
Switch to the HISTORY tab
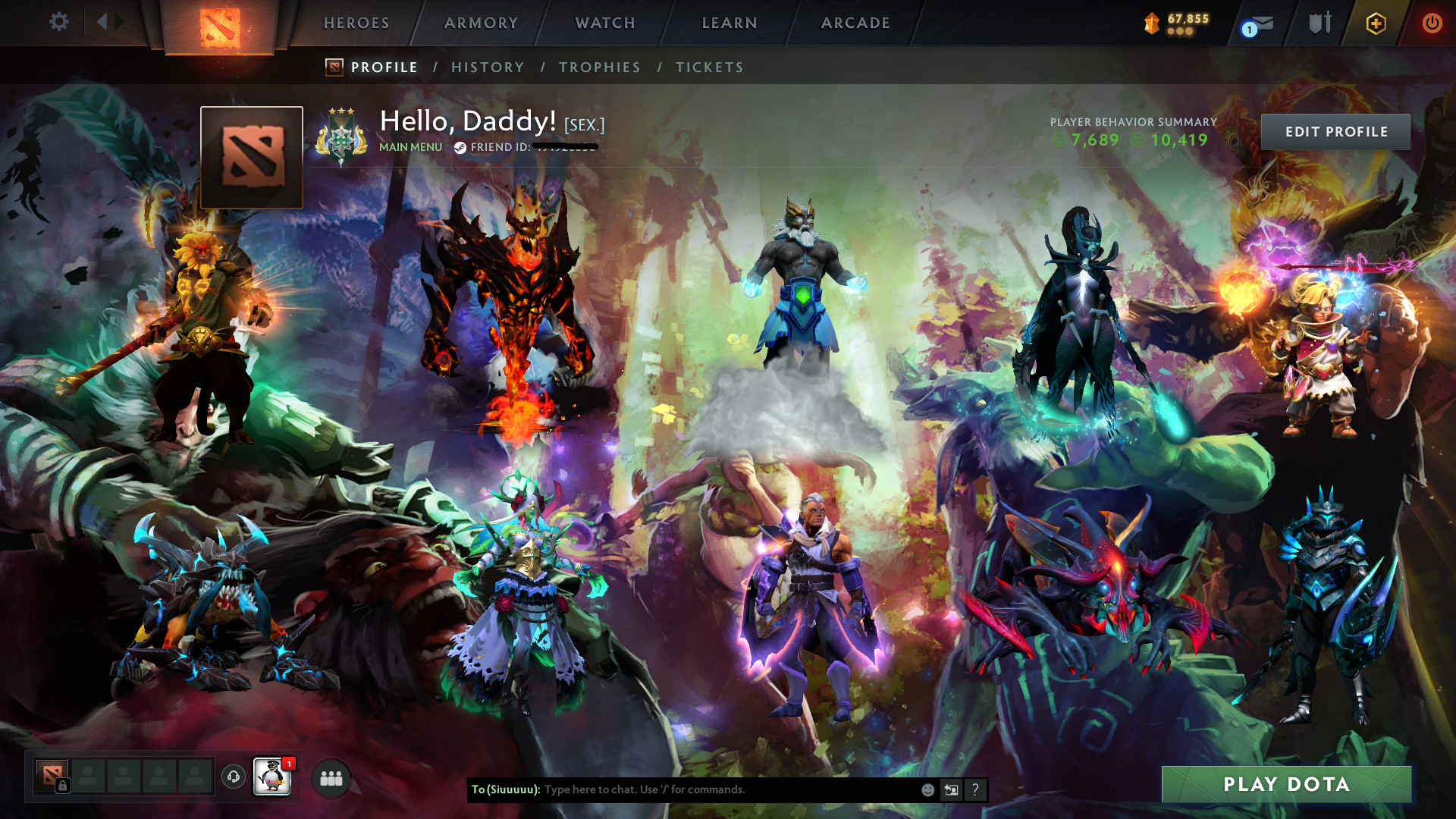click(488, 67)
